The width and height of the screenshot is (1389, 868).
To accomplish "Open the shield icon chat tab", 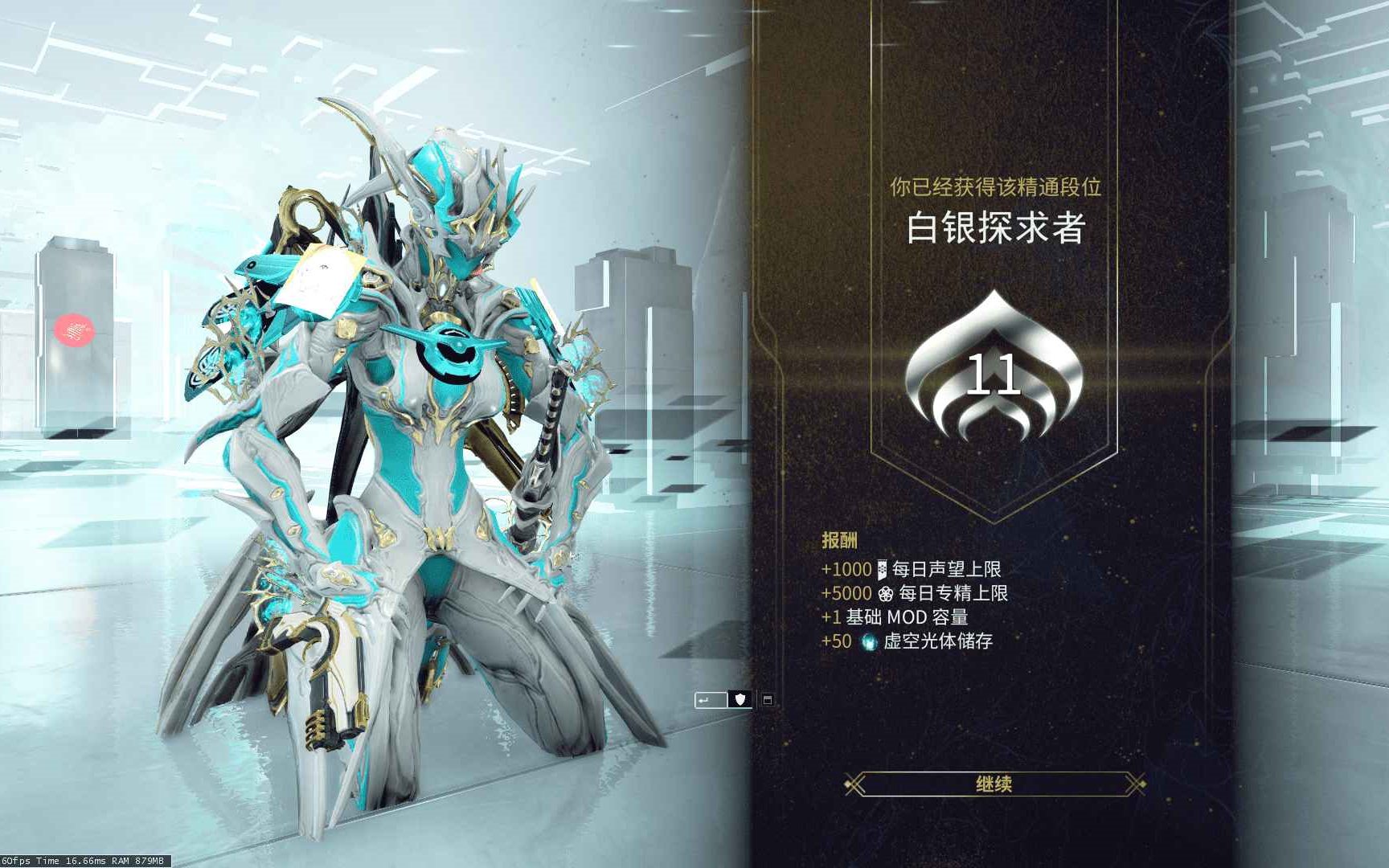I will (740, 699).
